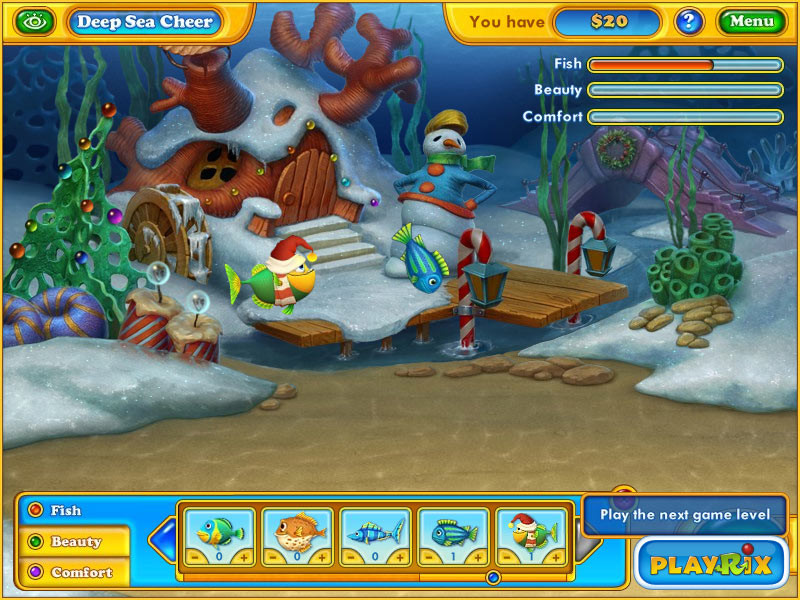This screenshot has height=600, width=800.
Task: Switch to the Fish tab
Action: click(66, 510)
